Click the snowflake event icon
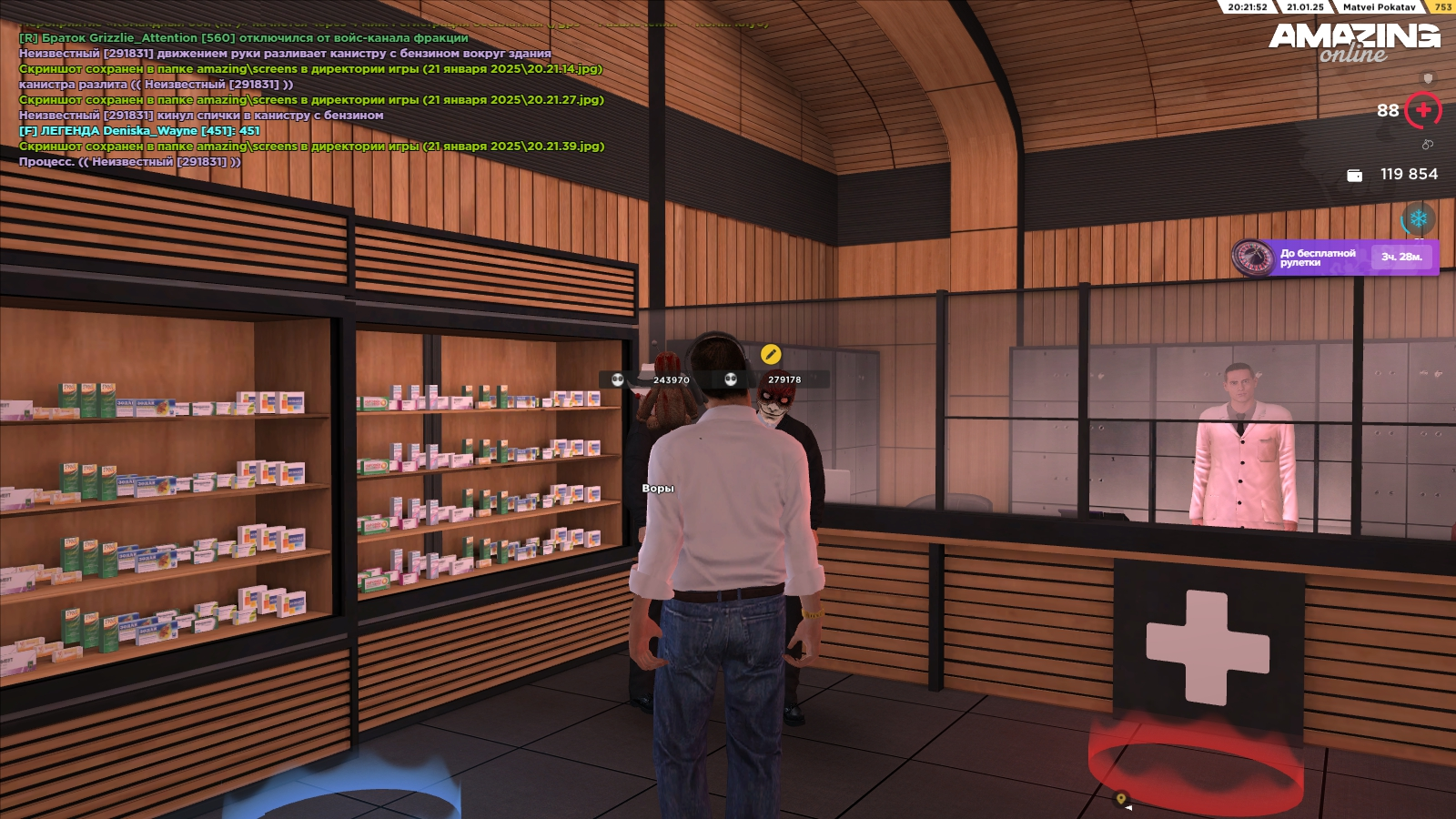Screen dimensions: 1456x819 (x=1418, y=219)
